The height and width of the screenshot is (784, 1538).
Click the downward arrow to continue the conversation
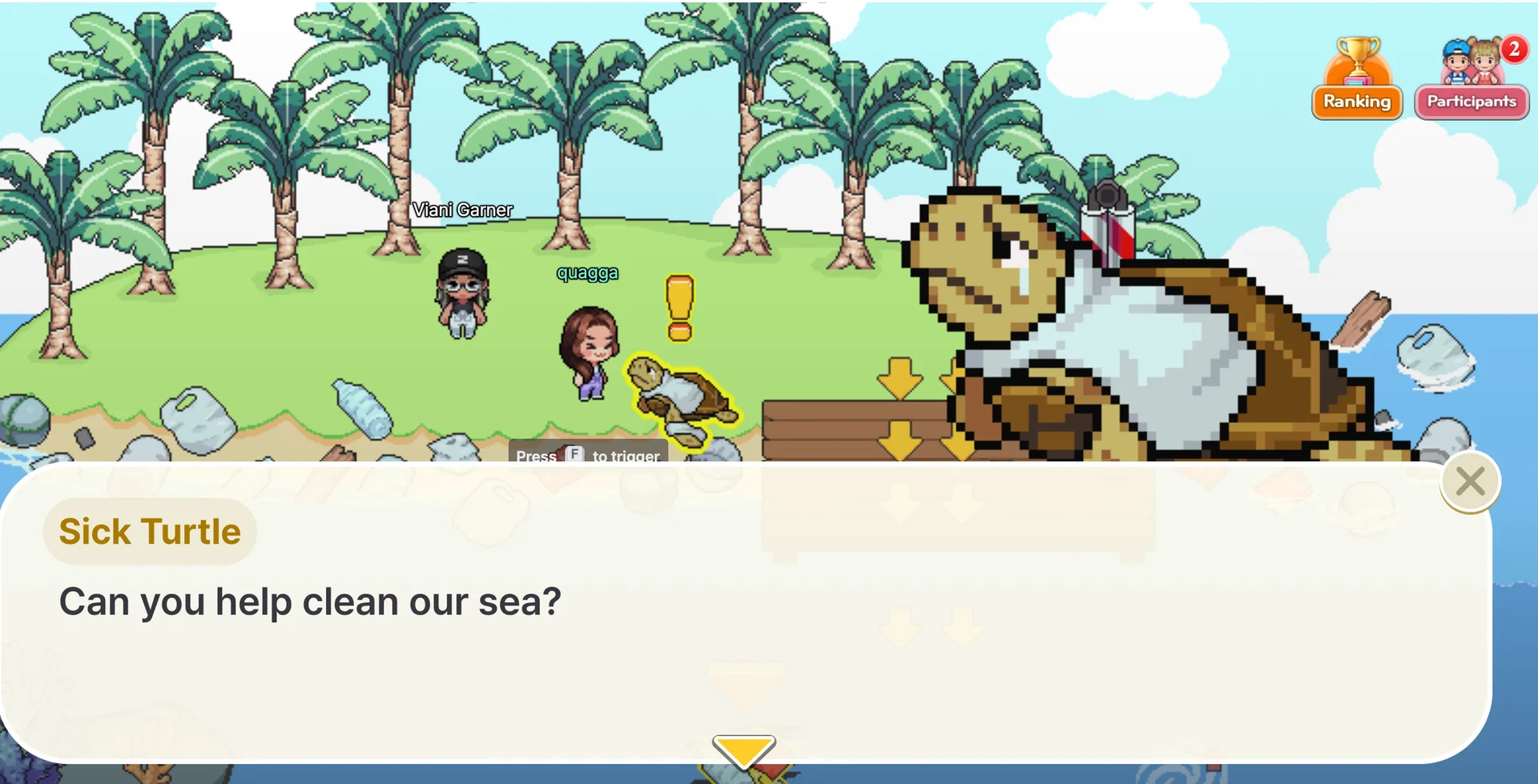point(743,751)
